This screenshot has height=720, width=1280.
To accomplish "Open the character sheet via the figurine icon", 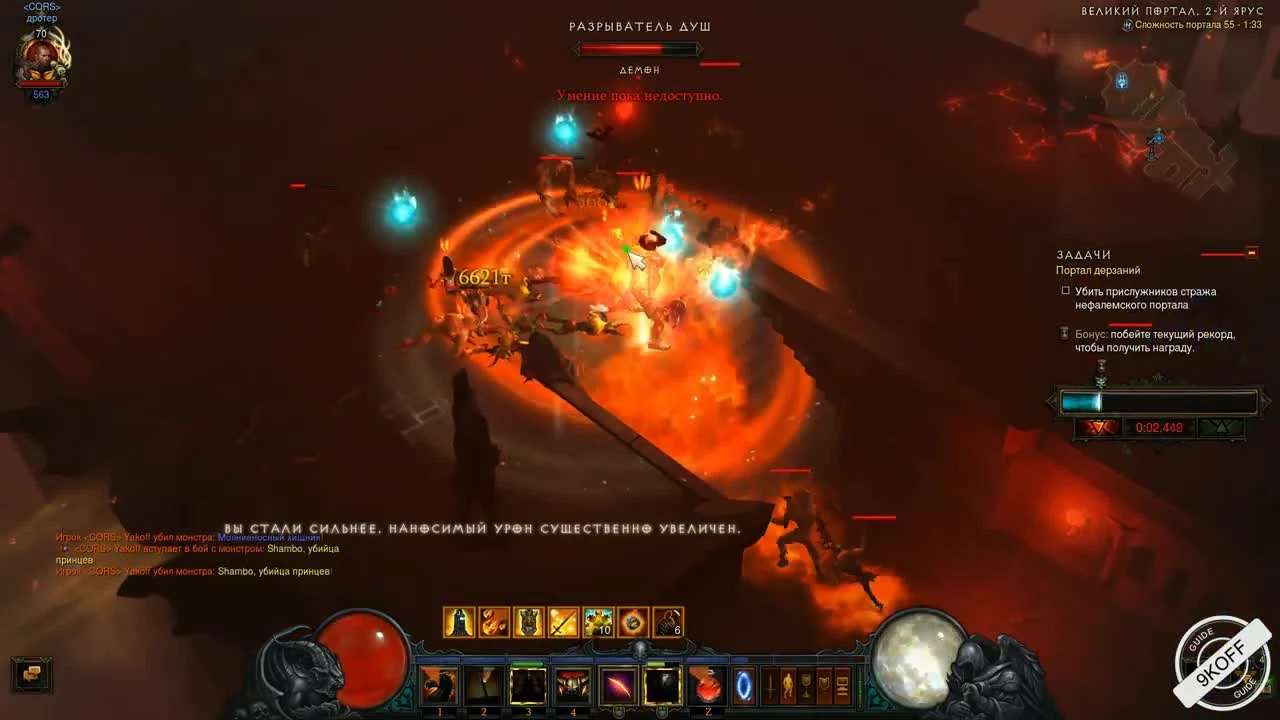I will coord(788,686).
